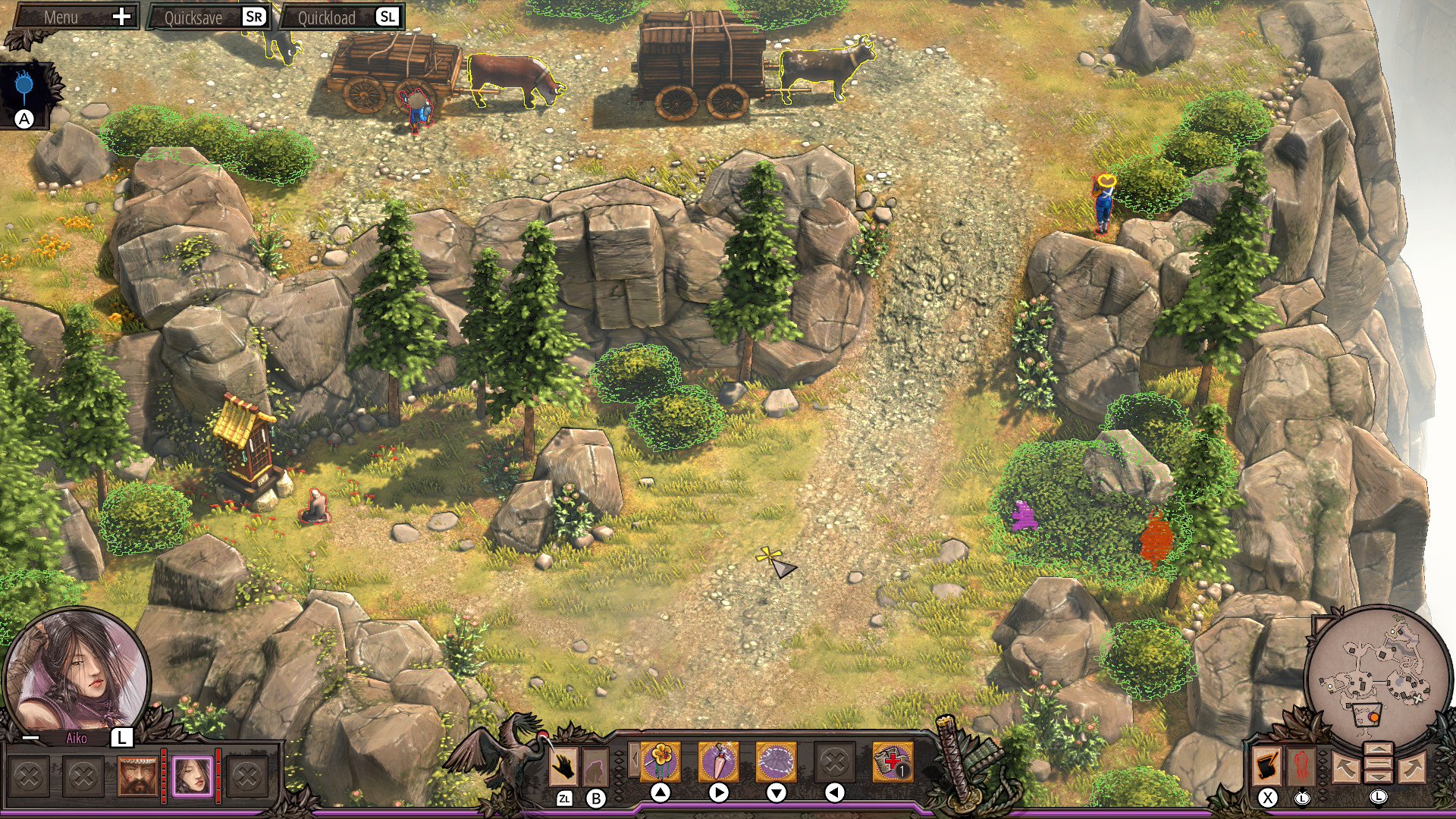Use the black hand interact action
The height and width of the screenshot is (819, 1456).
tap(563, 767)
